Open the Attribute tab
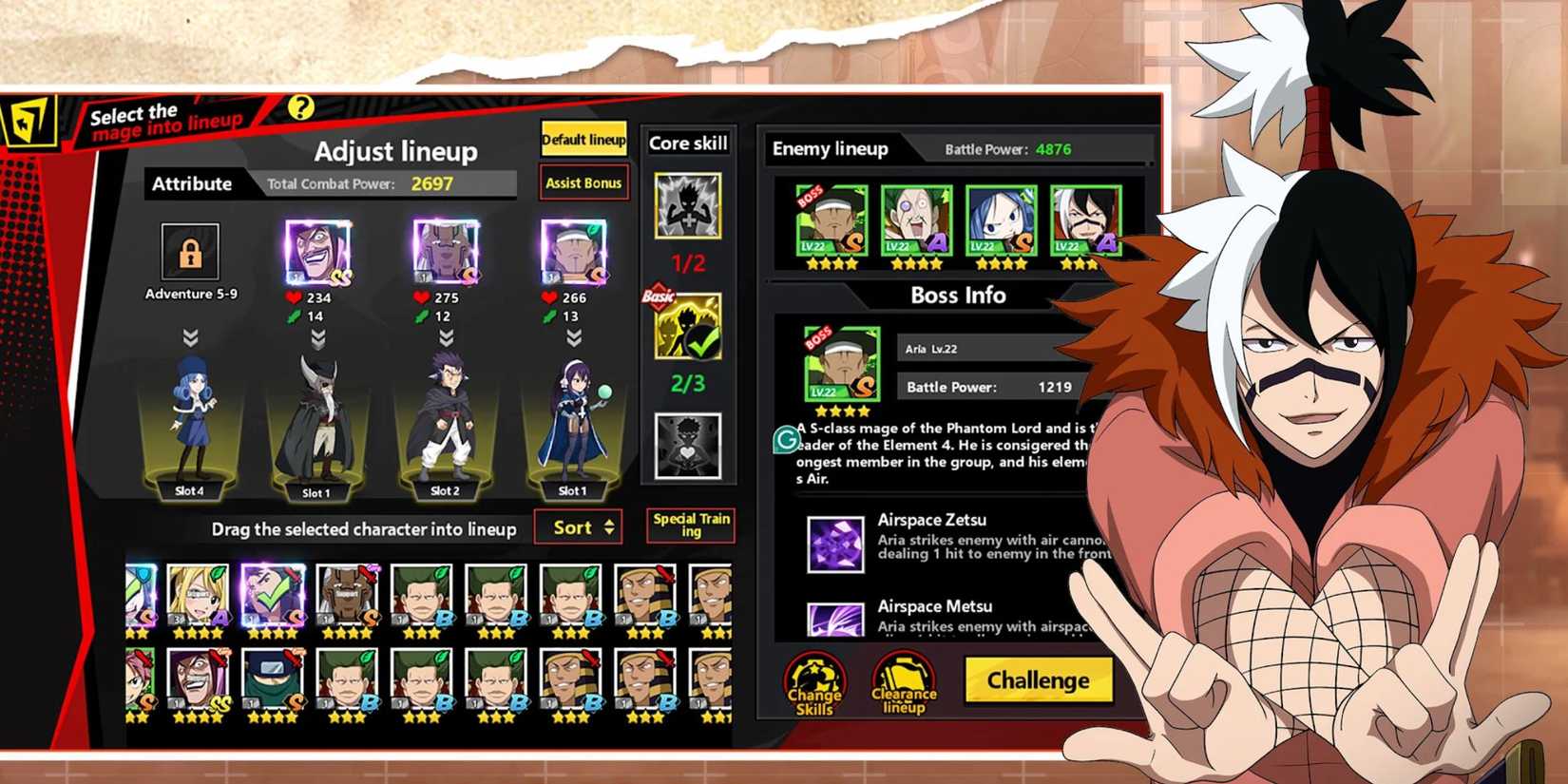 192,183
